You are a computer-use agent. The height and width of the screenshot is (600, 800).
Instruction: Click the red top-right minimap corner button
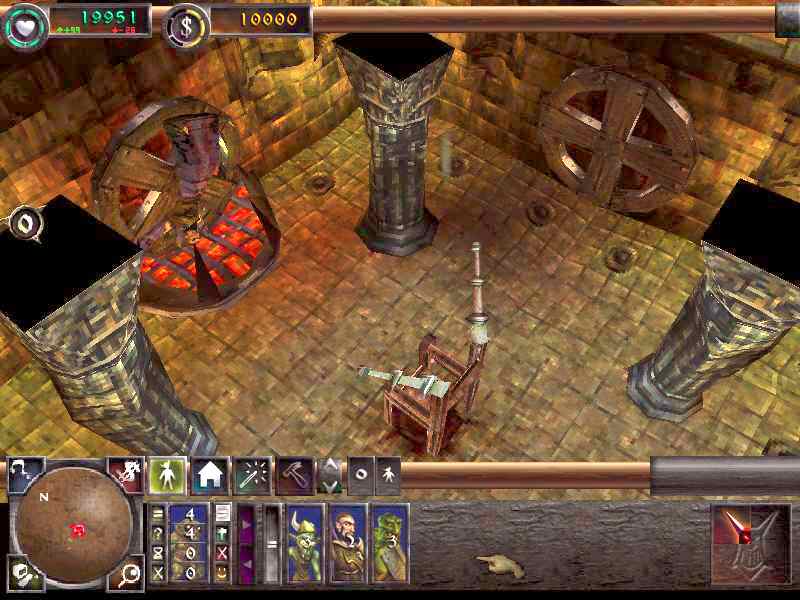tap(126, 474)
